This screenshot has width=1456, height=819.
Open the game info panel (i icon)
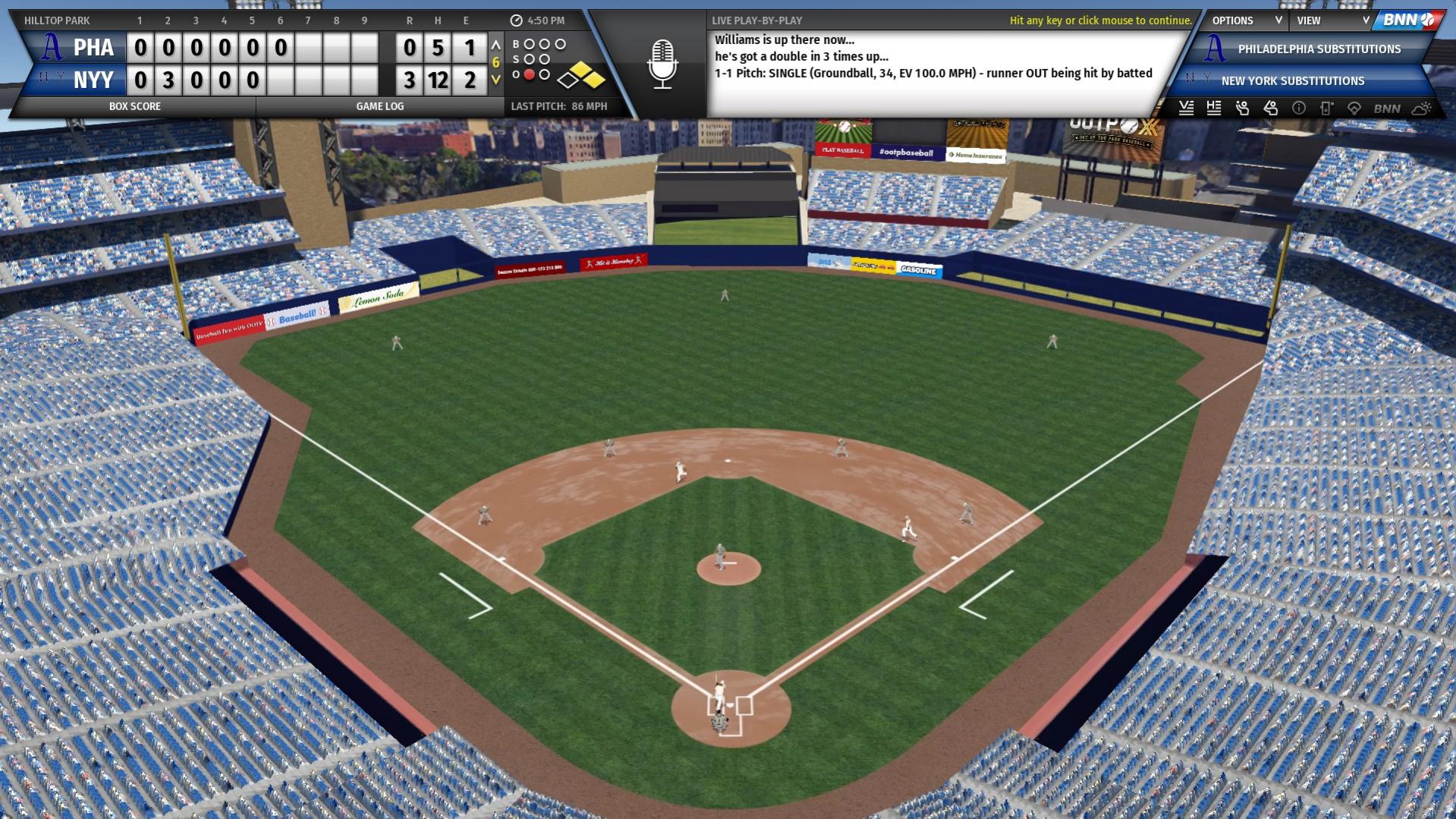1299,109
